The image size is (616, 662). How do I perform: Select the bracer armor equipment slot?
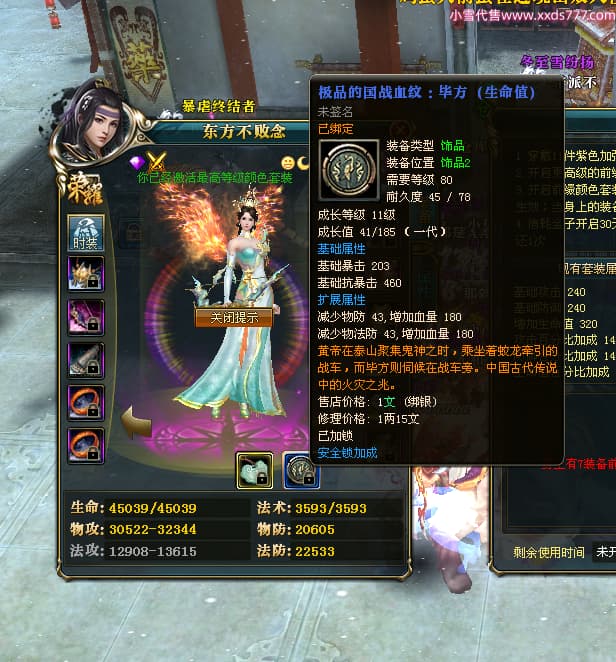point(85,359)
